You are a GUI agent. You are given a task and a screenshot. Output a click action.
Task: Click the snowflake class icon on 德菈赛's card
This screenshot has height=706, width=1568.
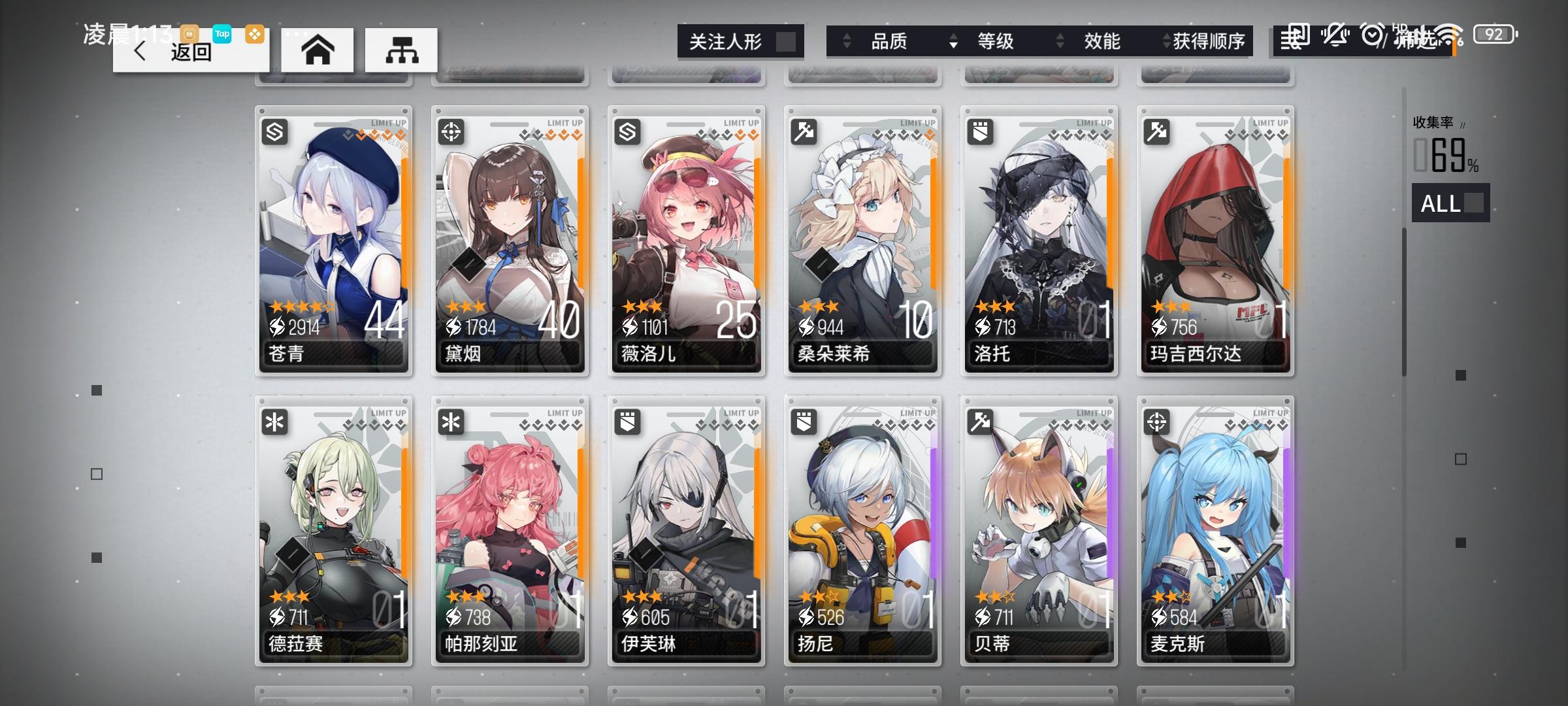(275, 422)
